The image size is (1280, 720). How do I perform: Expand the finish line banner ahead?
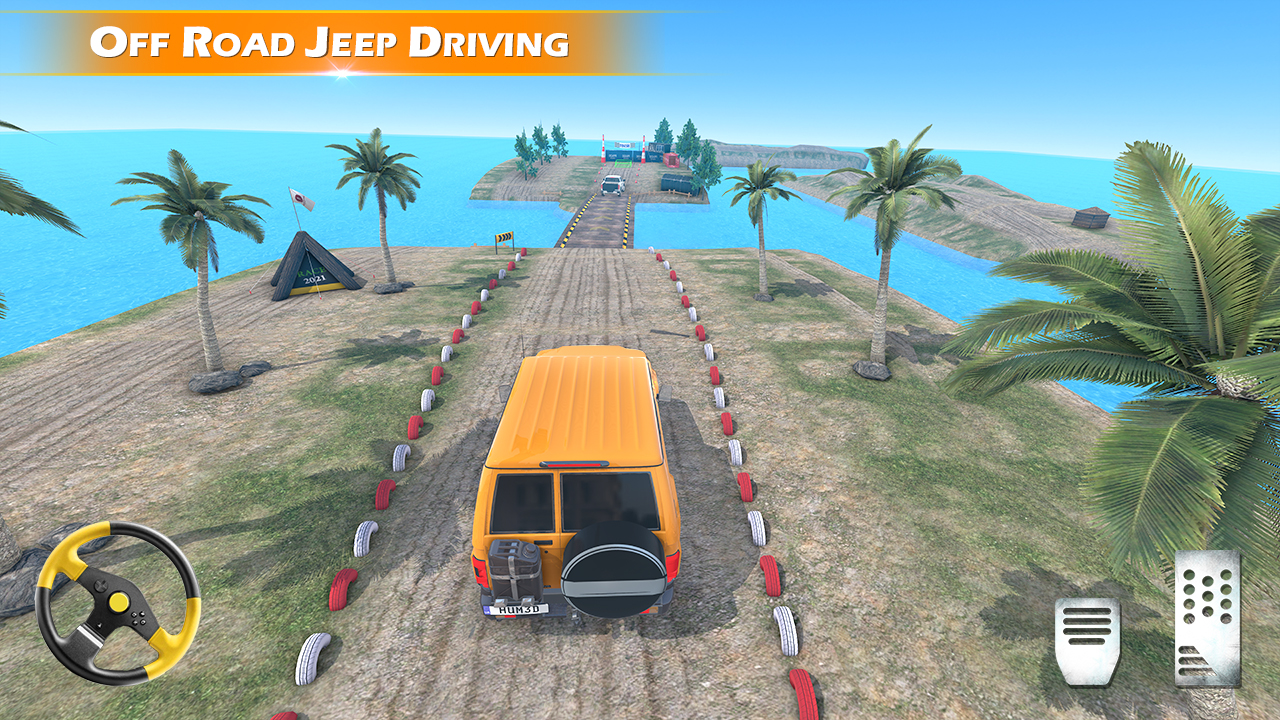coord(624,145)
